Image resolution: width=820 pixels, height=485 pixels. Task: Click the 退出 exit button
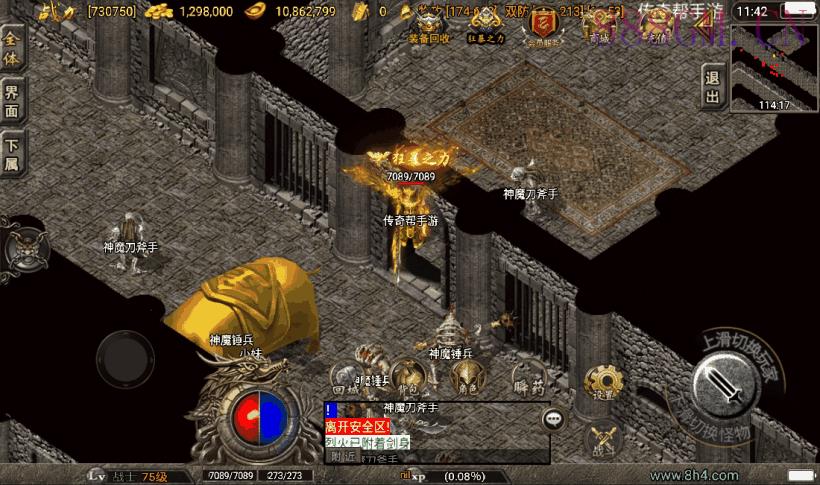[x=712, y=87]
